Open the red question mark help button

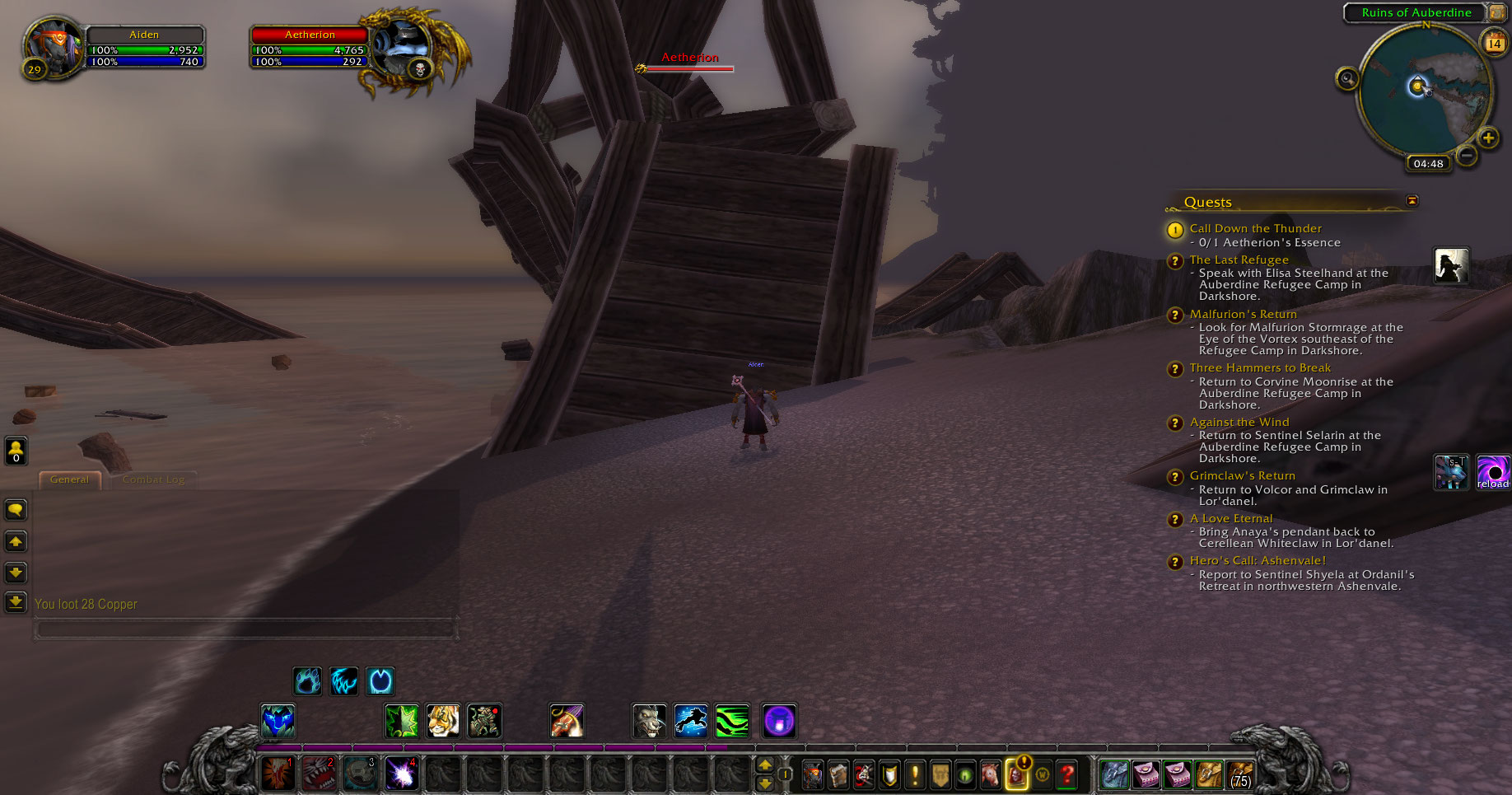[1067, 774]
